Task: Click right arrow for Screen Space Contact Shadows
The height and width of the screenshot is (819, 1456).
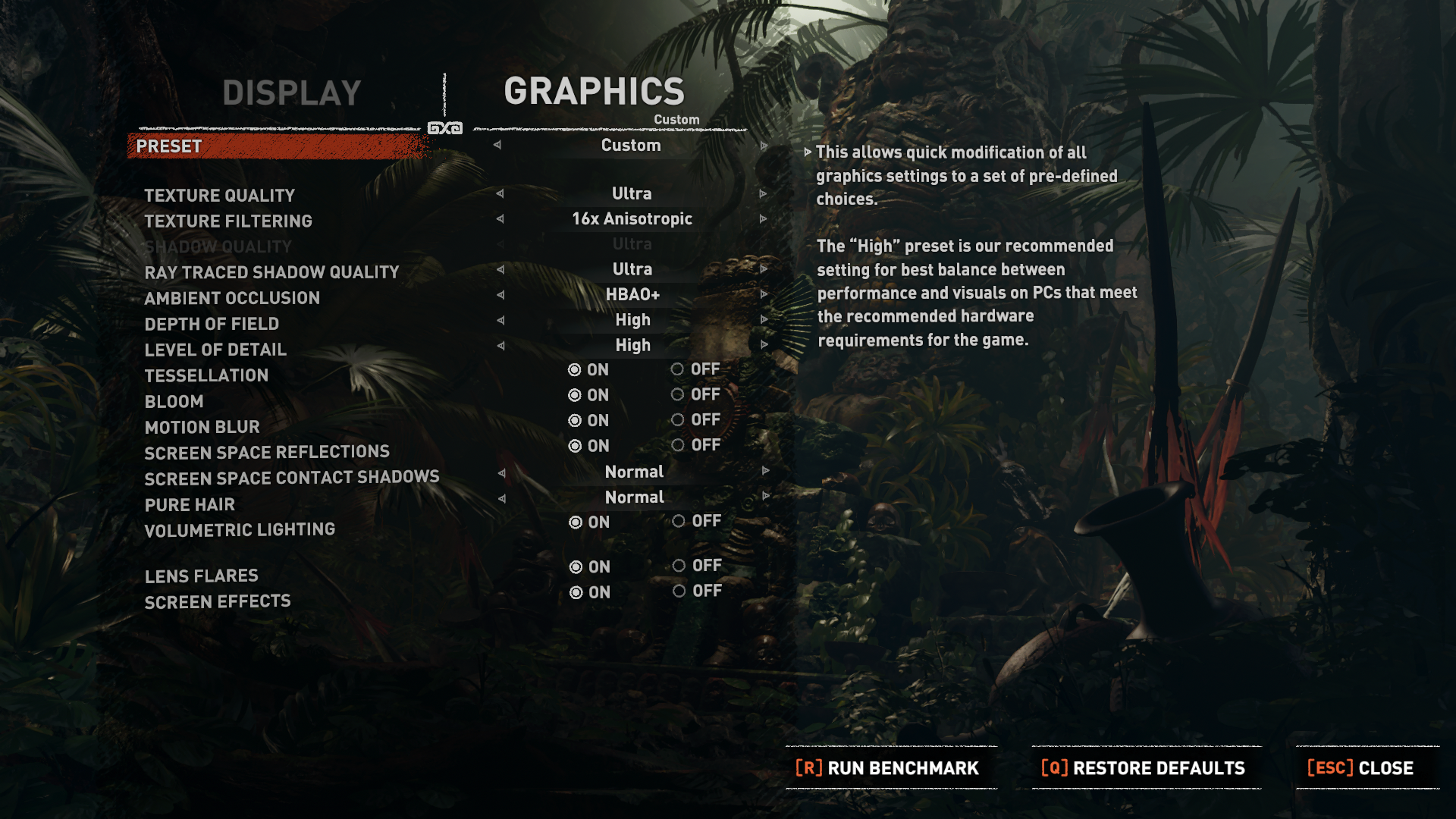Action: coord(765,471)
